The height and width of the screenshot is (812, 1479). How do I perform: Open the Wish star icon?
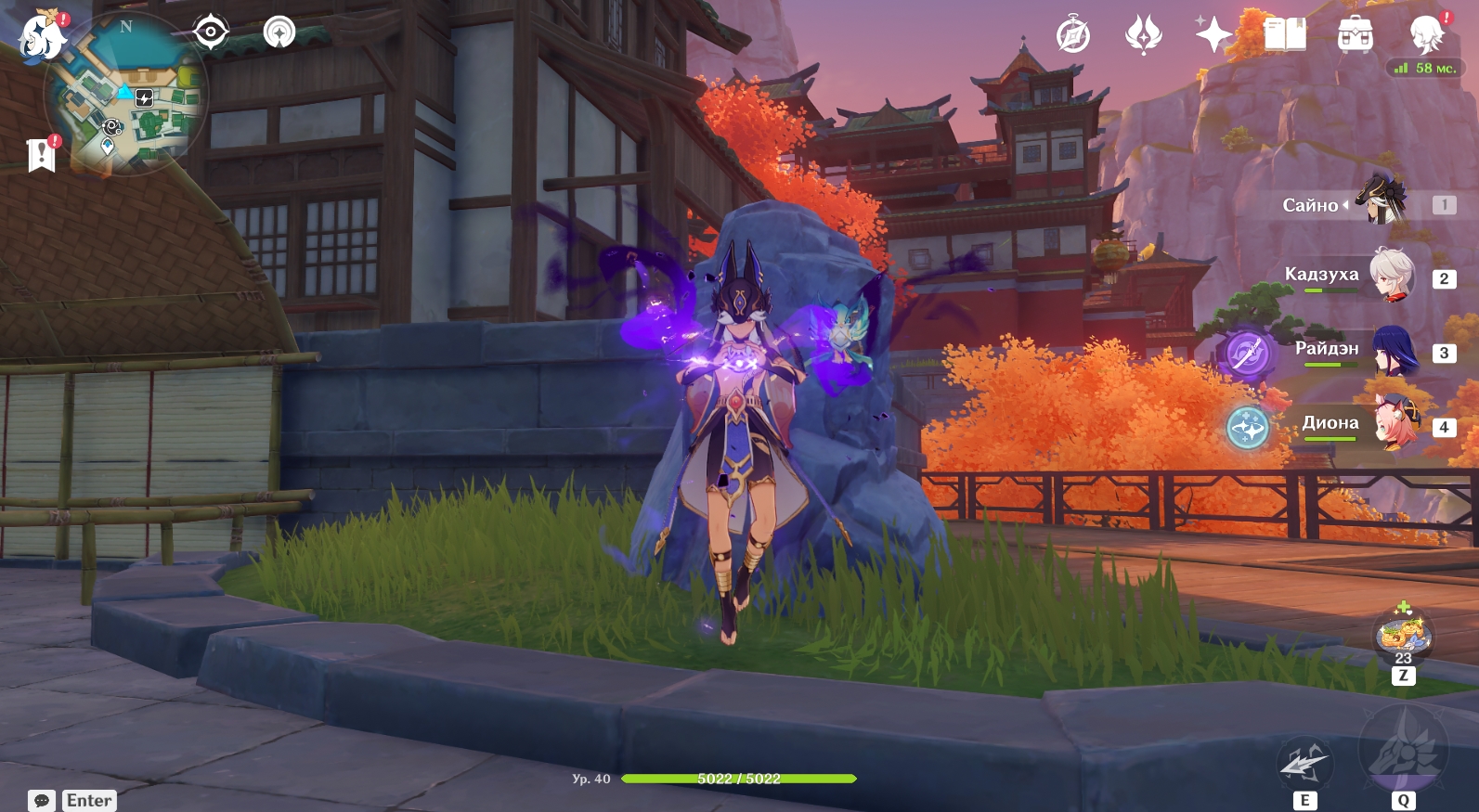[x=1213, y=35]
